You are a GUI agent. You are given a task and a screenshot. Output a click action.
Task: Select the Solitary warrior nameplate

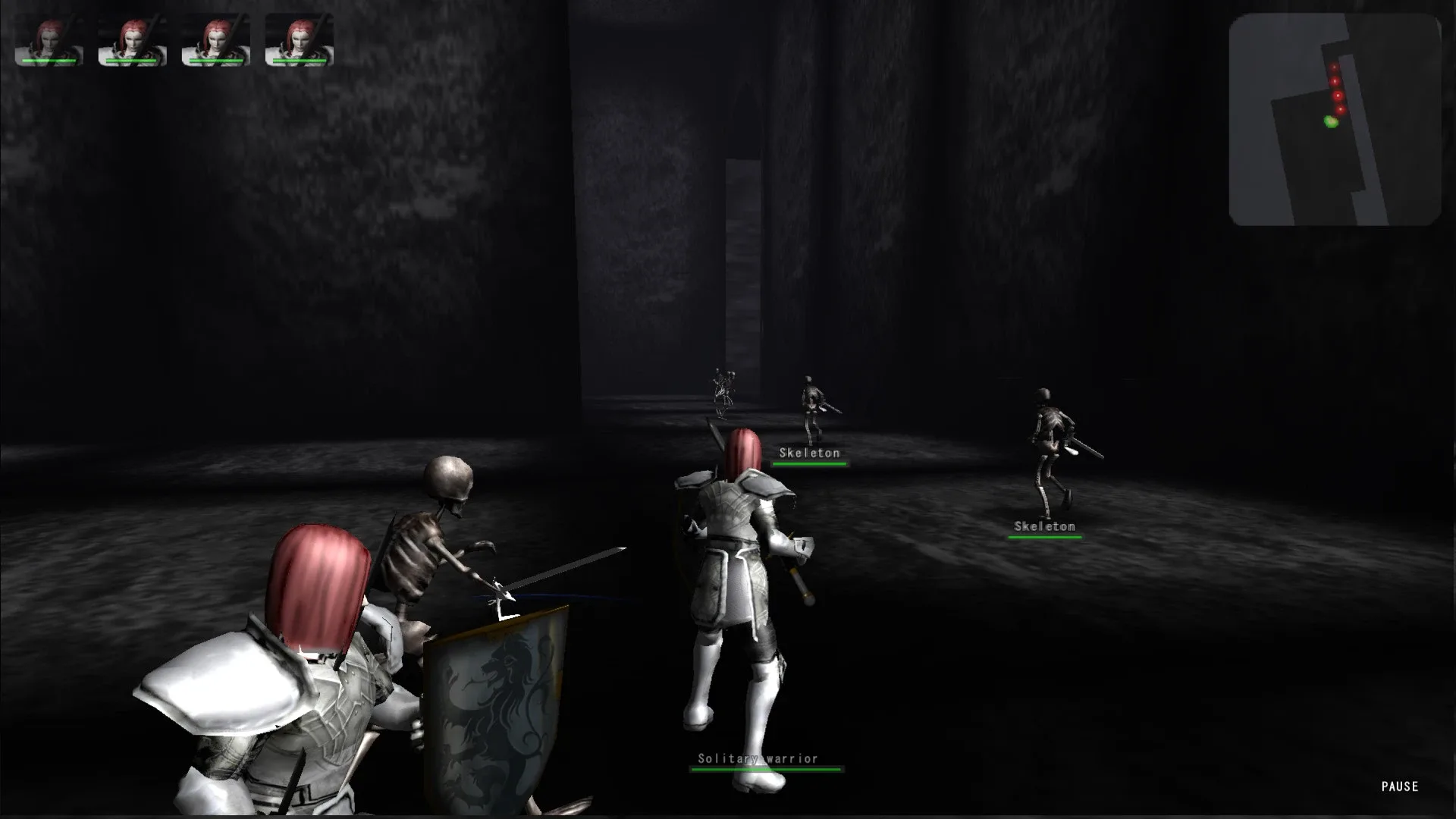point(756,757)
